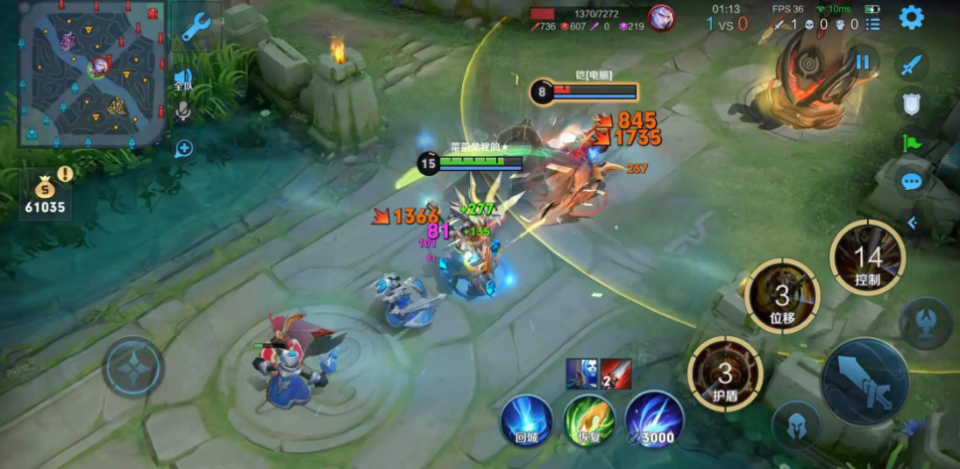Cast the 控制 control skill

[x=867, y=258]
